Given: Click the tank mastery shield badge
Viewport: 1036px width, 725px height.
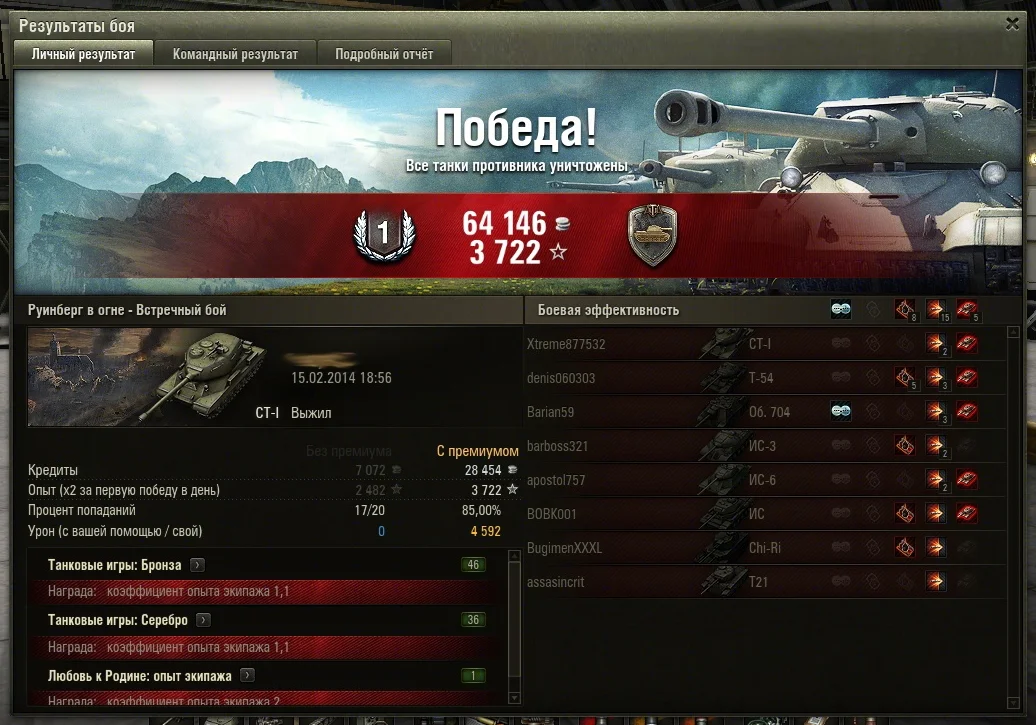Looking at the screenshot, I should [x=651, y=235].
